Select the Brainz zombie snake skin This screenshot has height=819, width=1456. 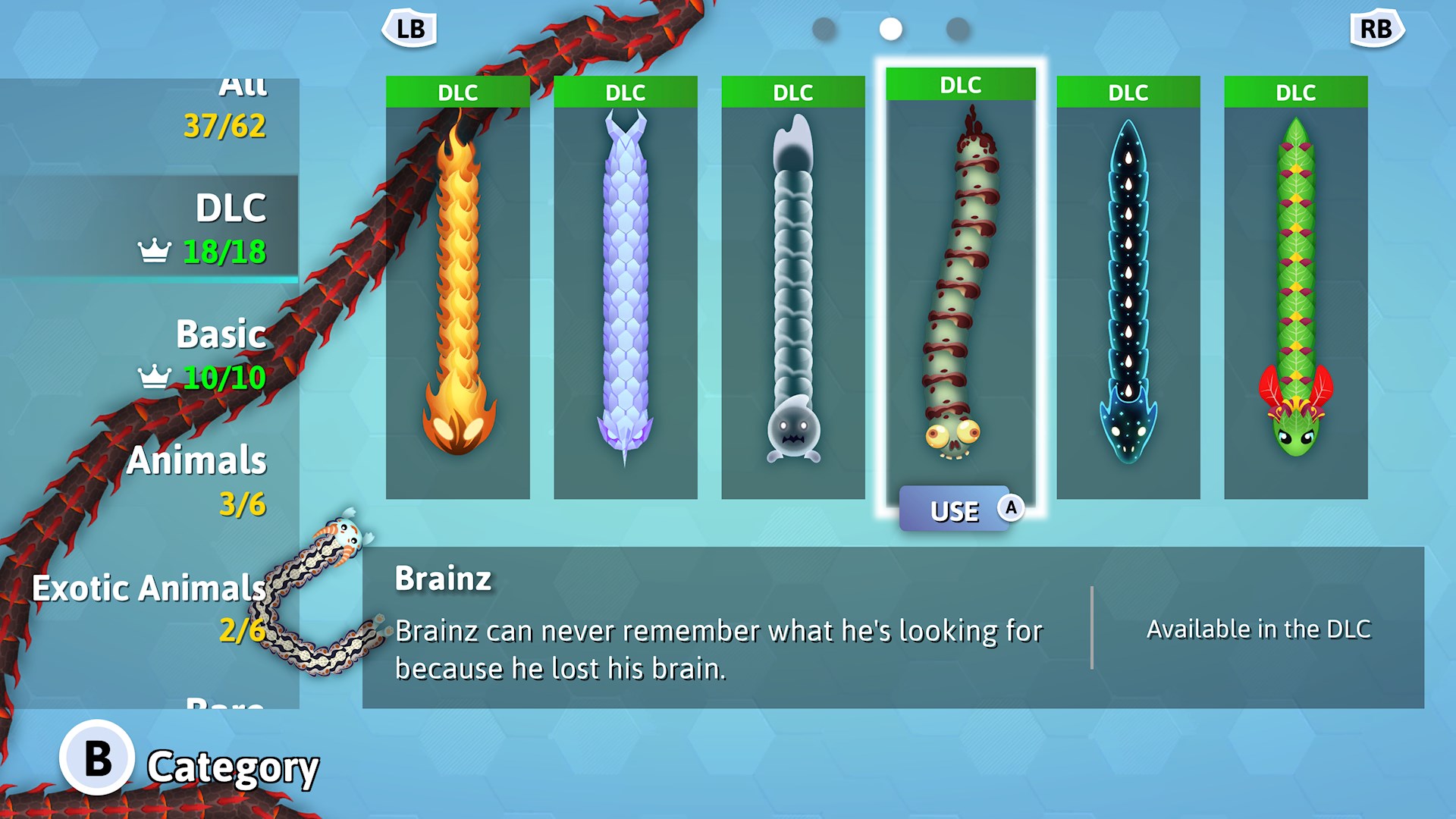pos(959,288)
